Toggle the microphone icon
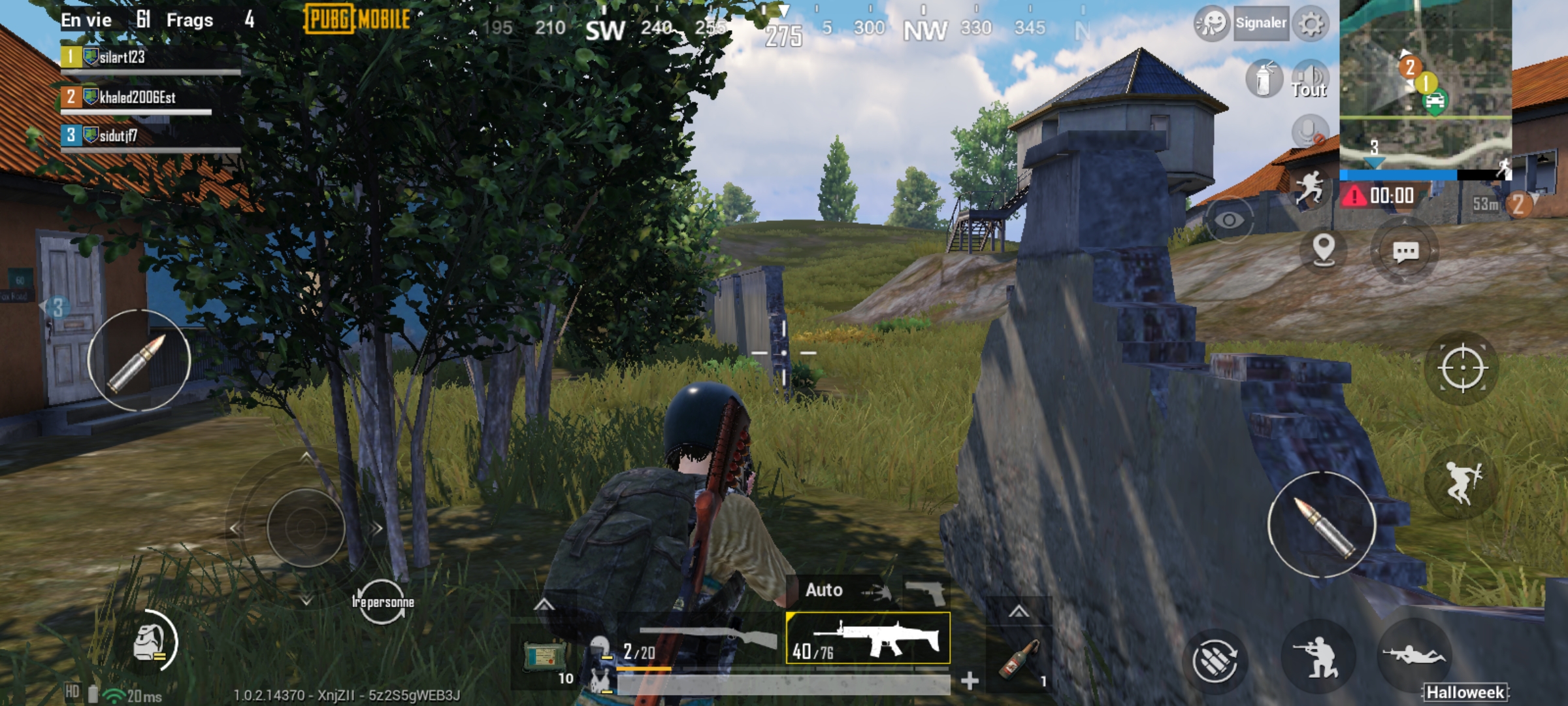The height and width of the screenshot is (706, 1568). tap(1309, 132)
